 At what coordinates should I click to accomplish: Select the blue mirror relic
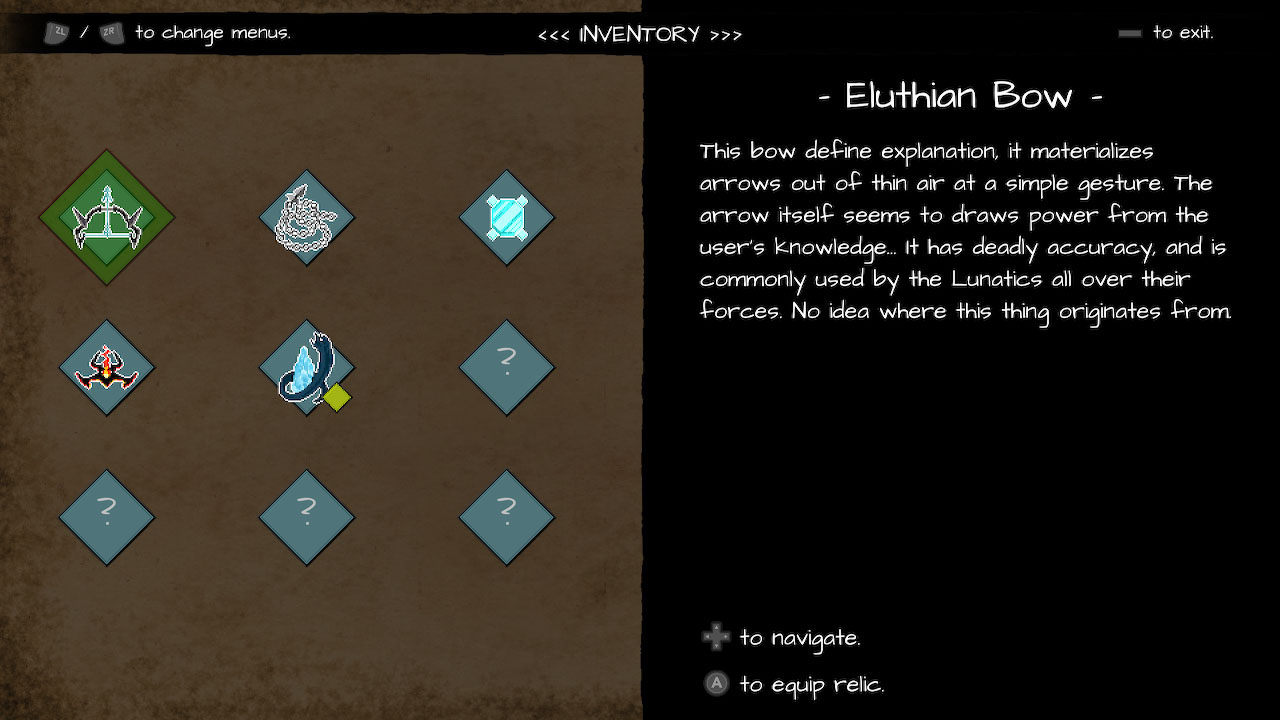point(507,217)
